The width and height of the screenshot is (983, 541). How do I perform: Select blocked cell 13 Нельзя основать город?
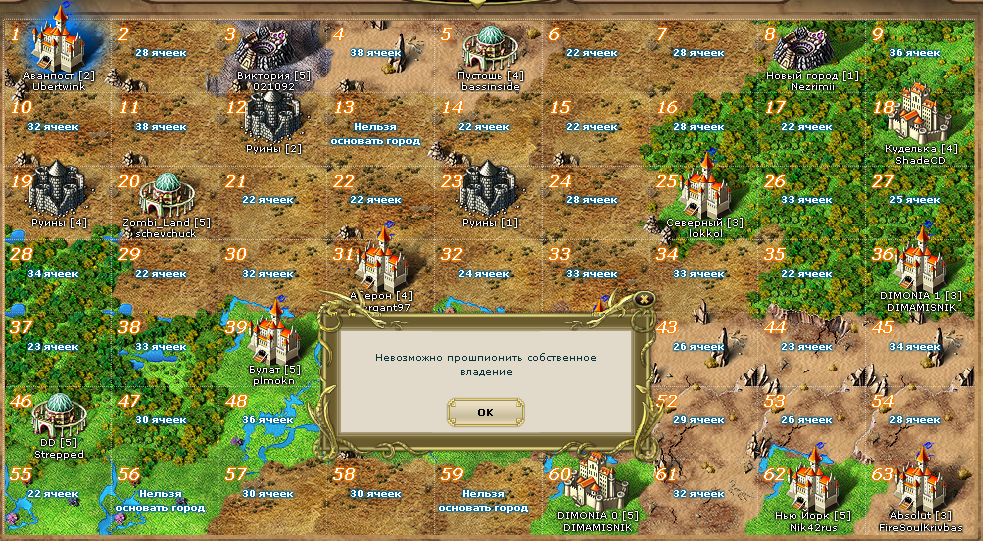tap(376, 134)
